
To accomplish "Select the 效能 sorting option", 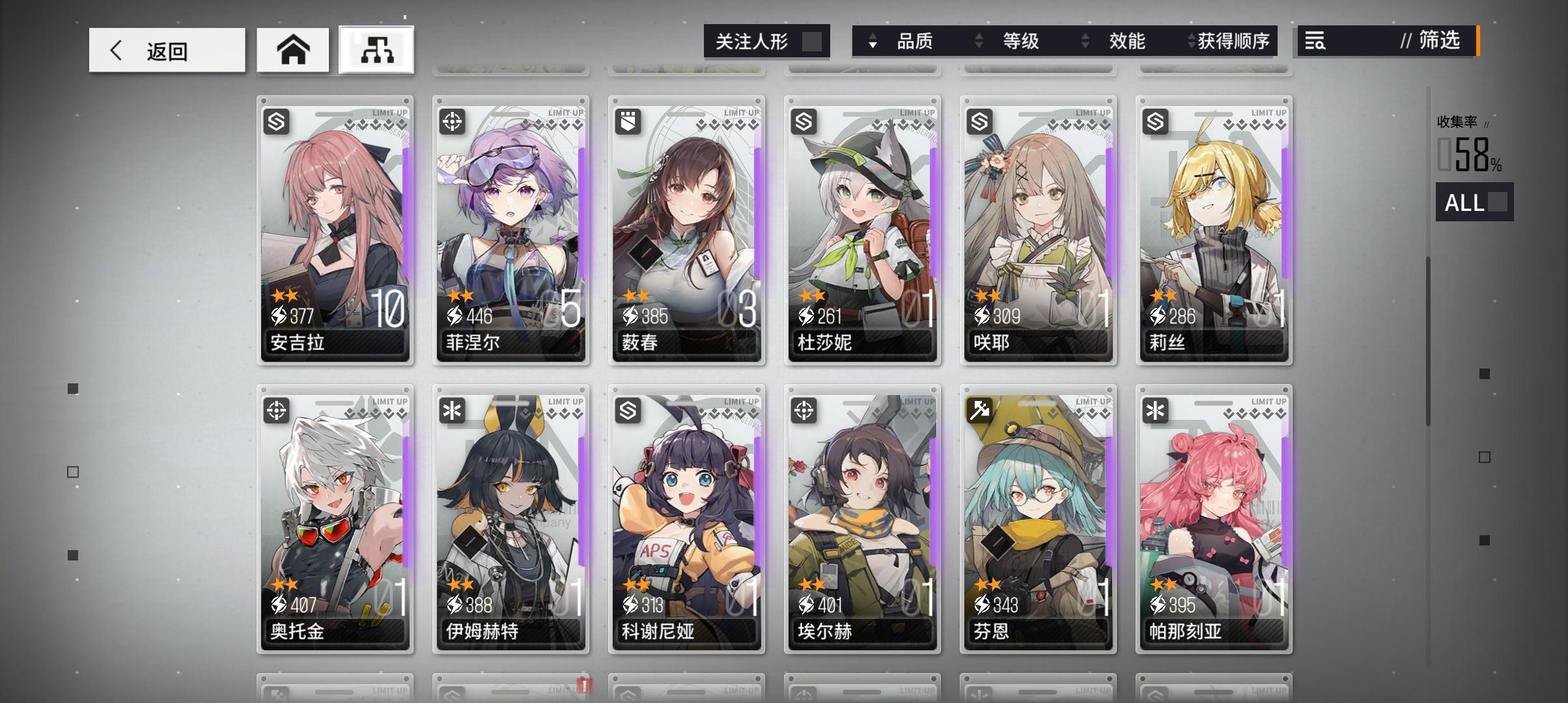I will [x=1126, y=42].
